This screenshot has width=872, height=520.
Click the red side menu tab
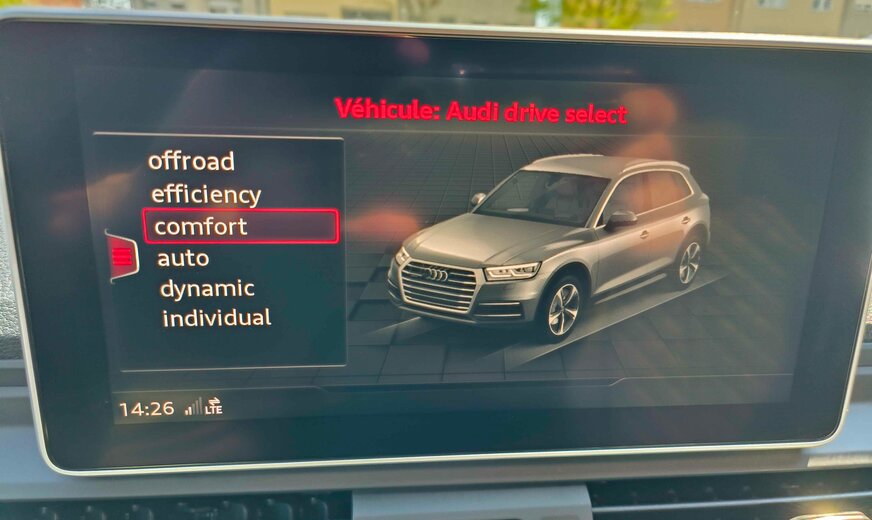coord(122,256)
